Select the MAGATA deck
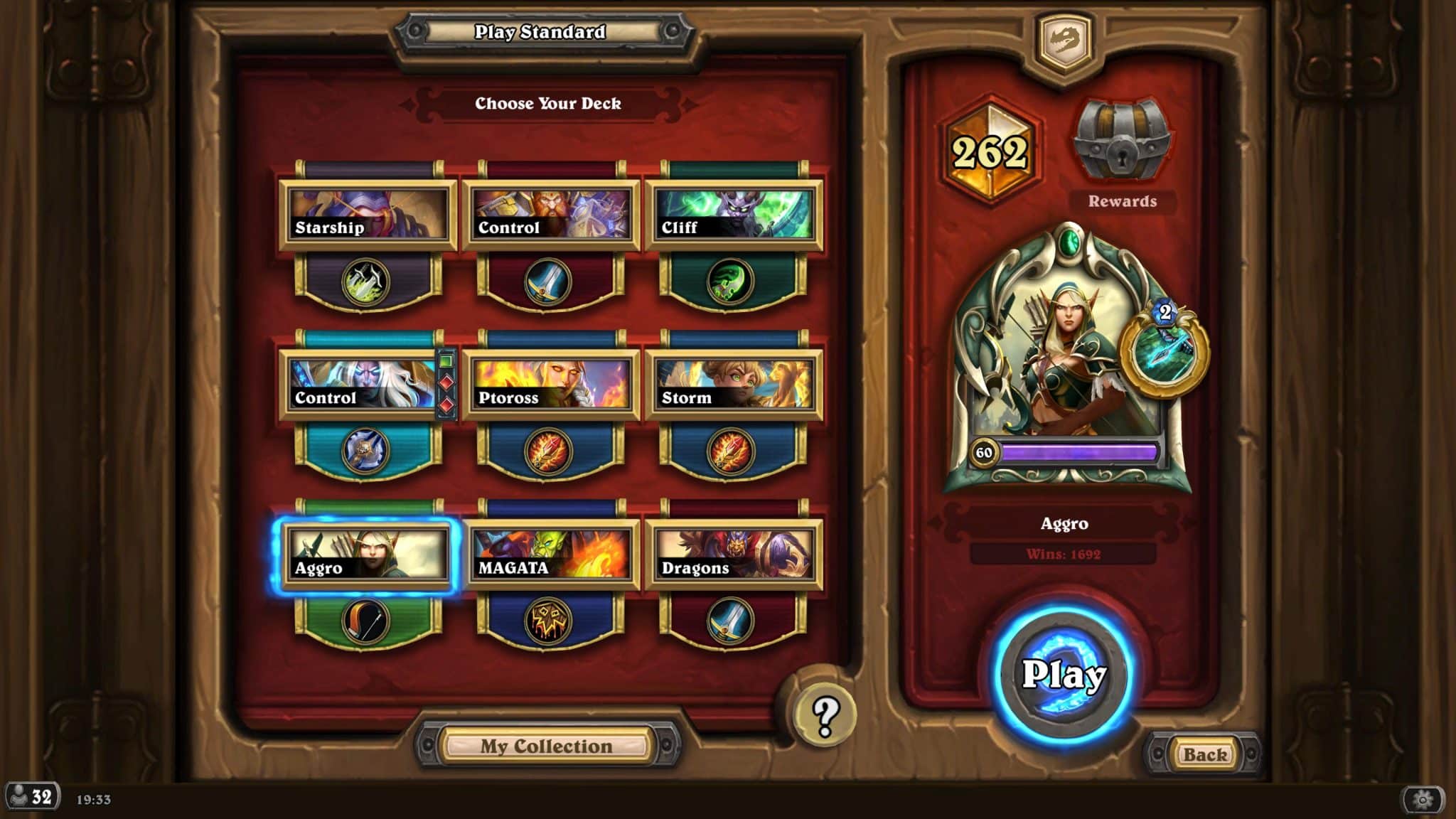The width and height of the screenshot is (1456, 819). point(550,555)
